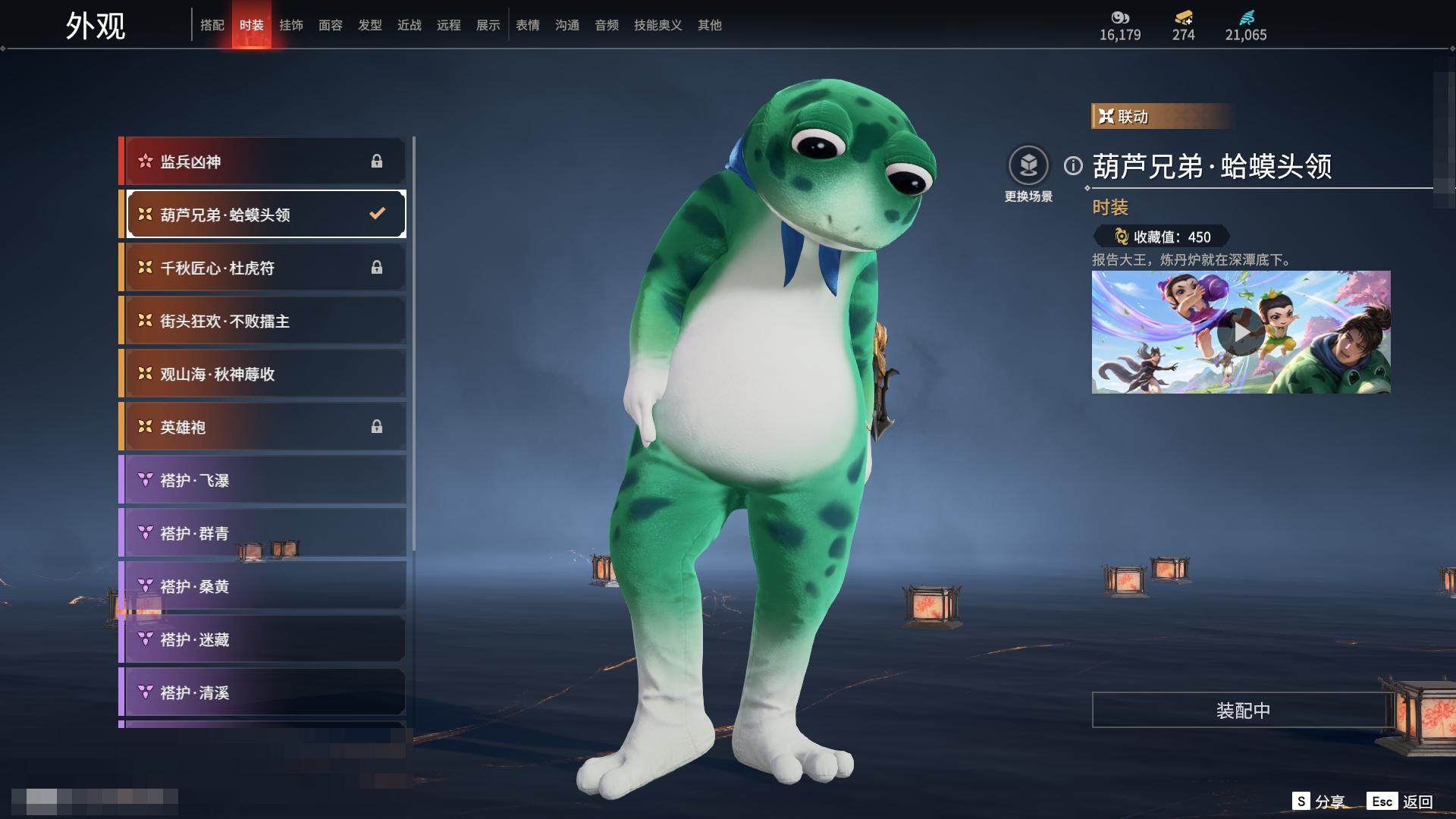Viewport: 1456px width, 819px height.
Task: Select the 英雄袍 outfit row
Action: coord(263,427)
